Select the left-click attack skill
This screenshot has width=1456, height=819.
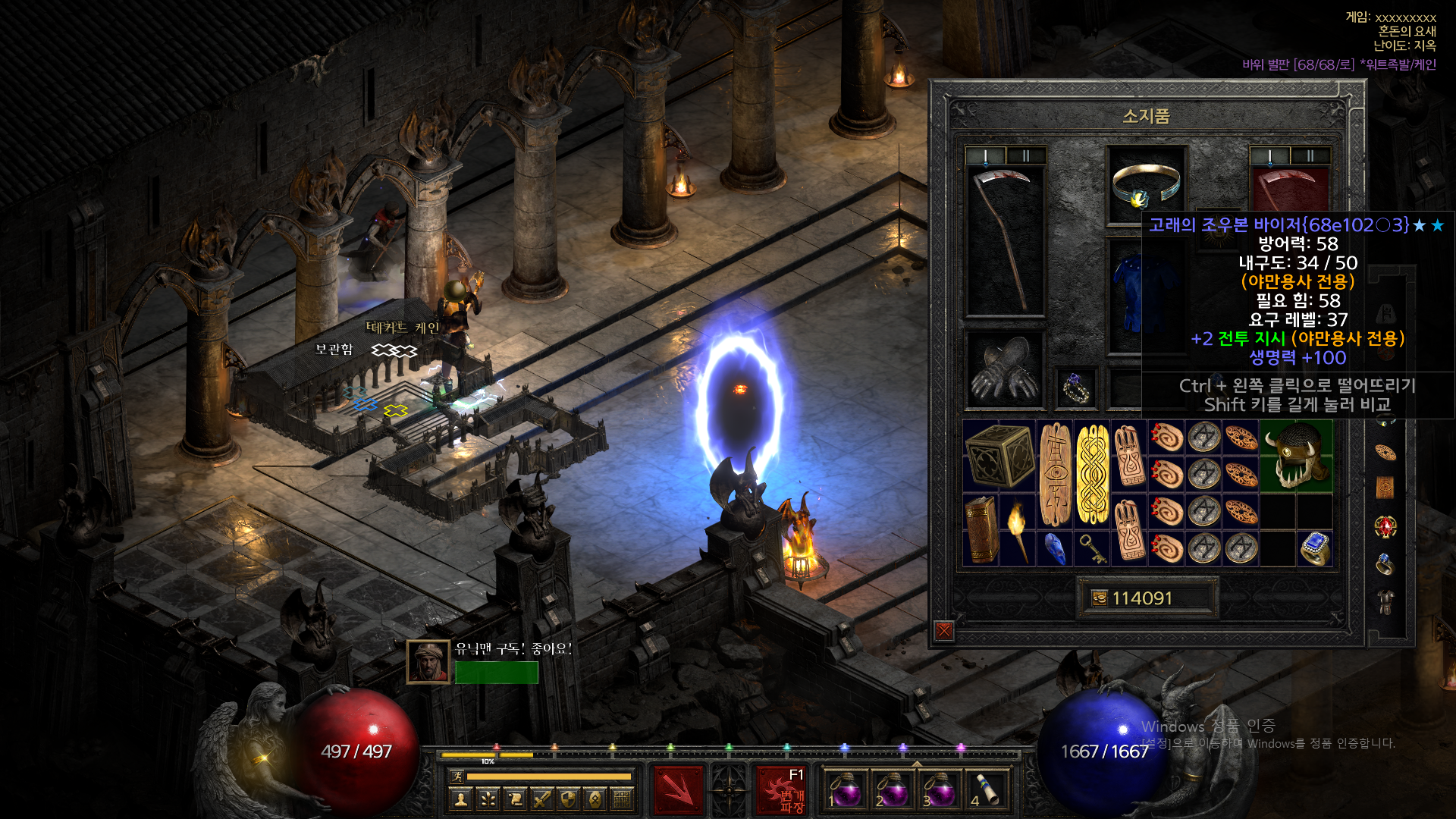[x=678, y=790]
